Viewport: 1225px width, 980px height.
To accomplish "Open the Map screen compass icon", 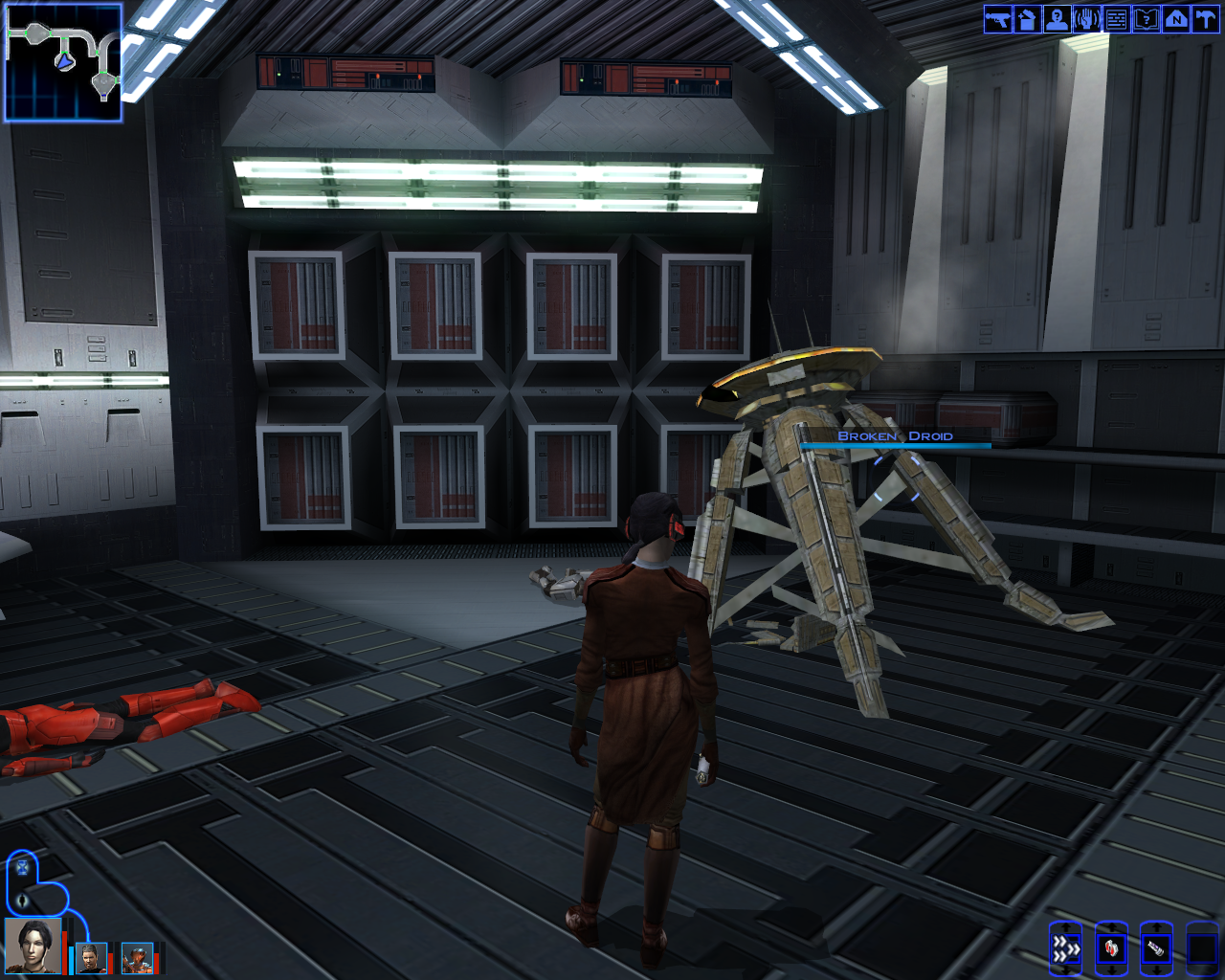I will coord(1175,19).
